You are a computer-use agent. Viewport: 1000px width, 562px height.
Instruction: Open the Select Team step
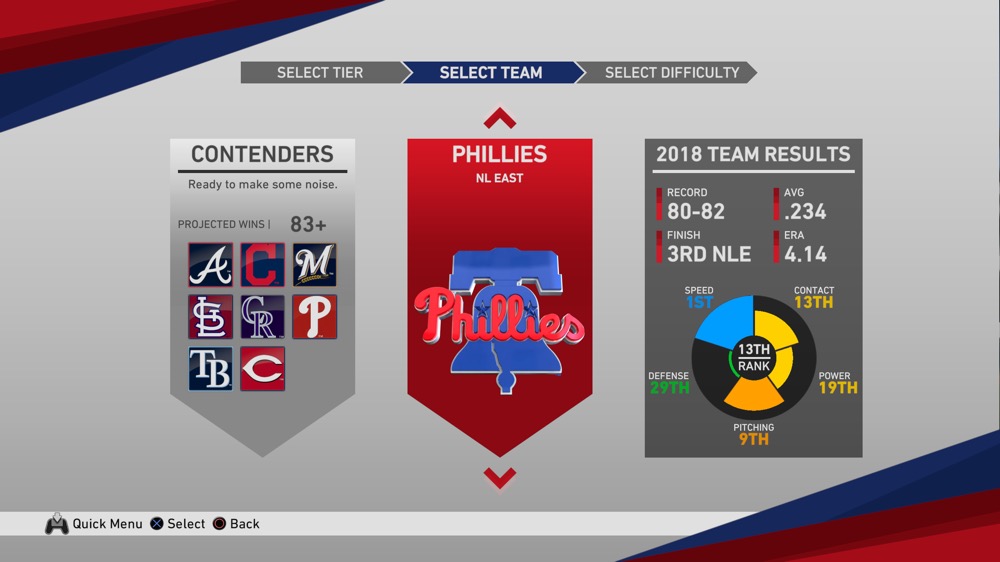(491, 73)
